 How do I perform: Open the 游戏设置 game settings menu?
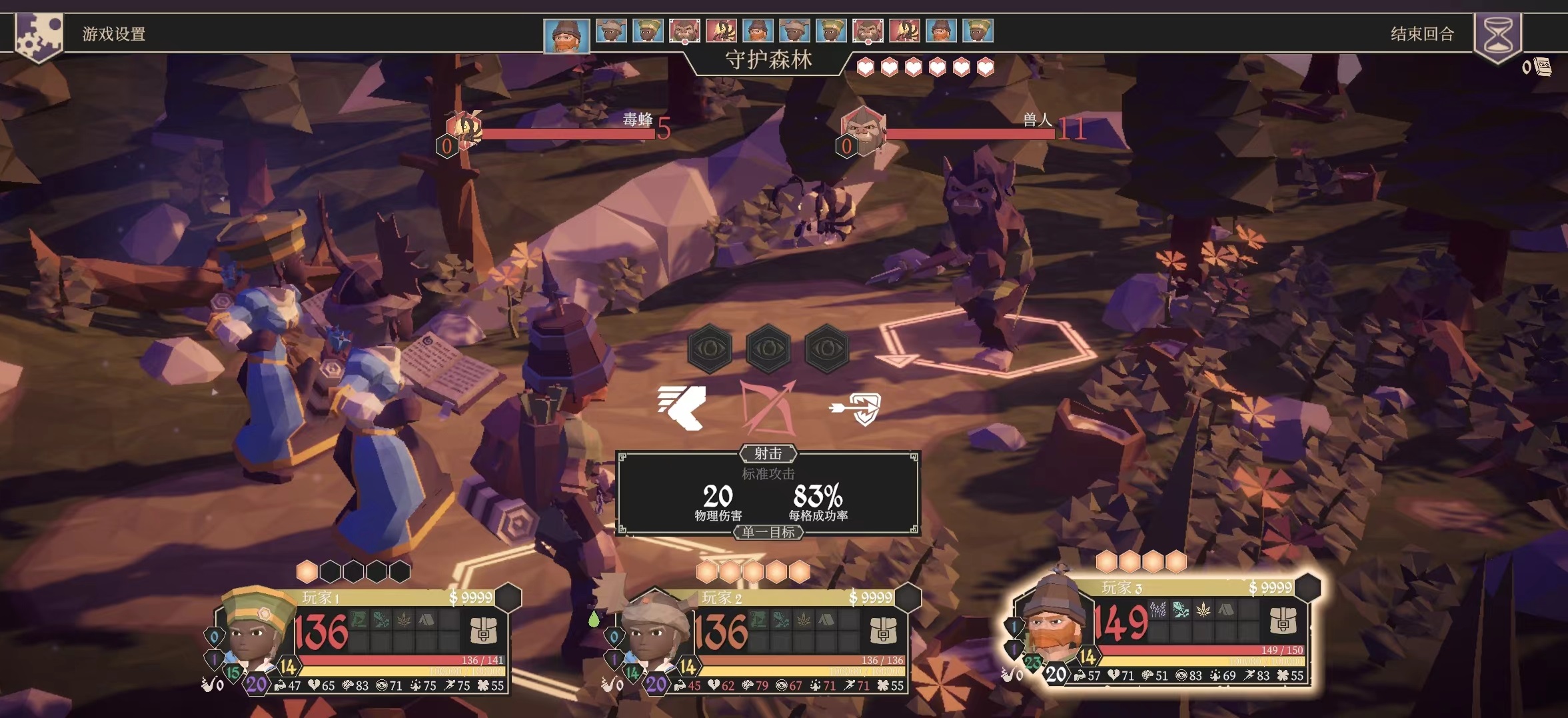pos(113,34)
